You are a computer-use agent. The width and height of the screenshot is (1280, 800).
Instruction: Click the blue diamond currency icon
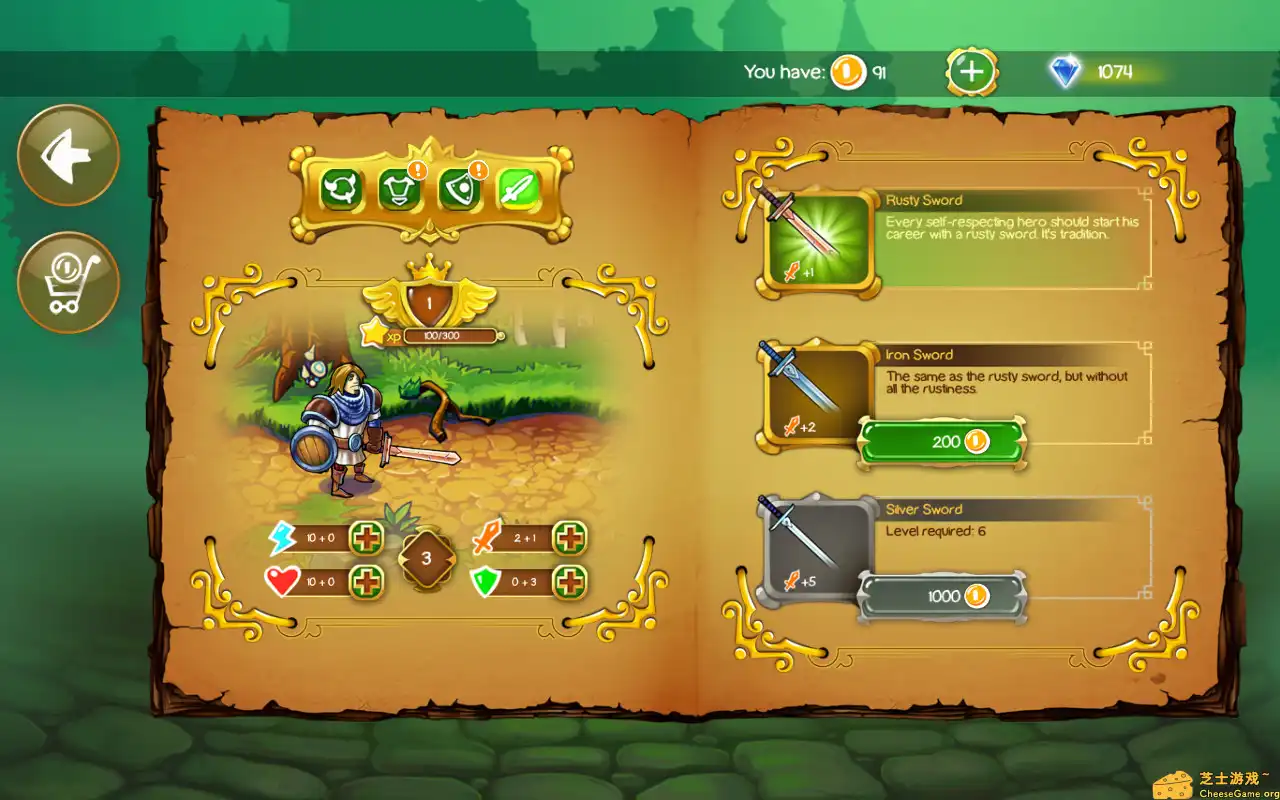click(1066, 71)
